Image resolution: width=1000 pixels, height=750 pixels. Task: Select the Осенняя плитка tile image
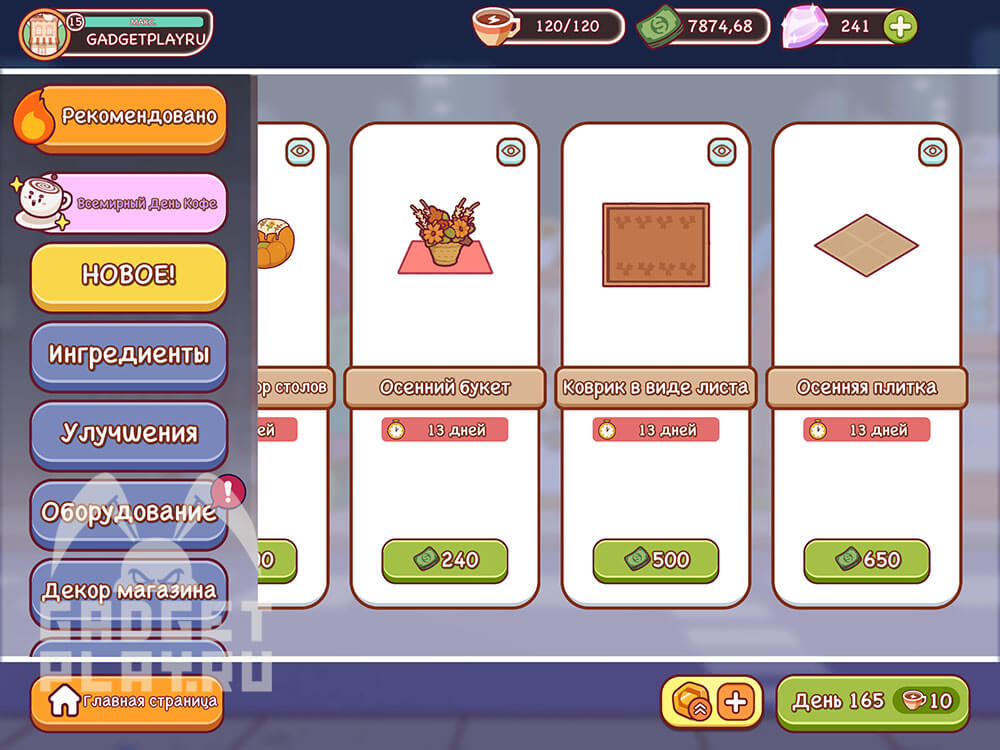tap(866, 244)
